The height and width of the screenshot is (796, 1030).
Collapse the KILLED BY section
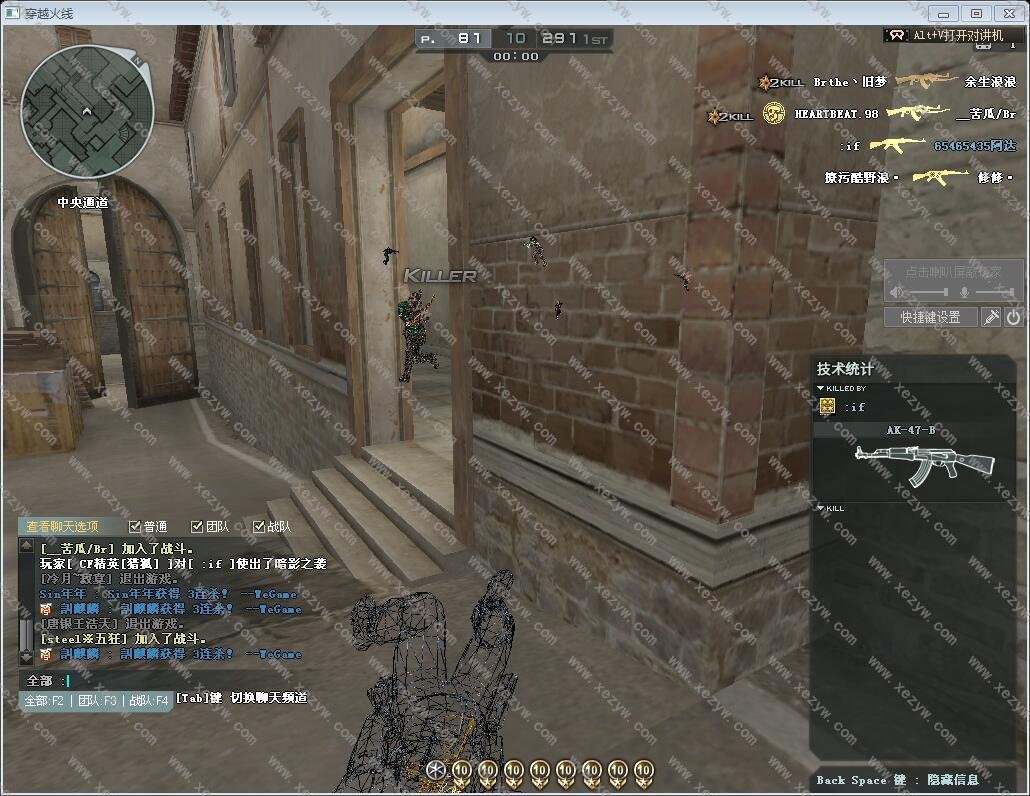click(821, 388)
